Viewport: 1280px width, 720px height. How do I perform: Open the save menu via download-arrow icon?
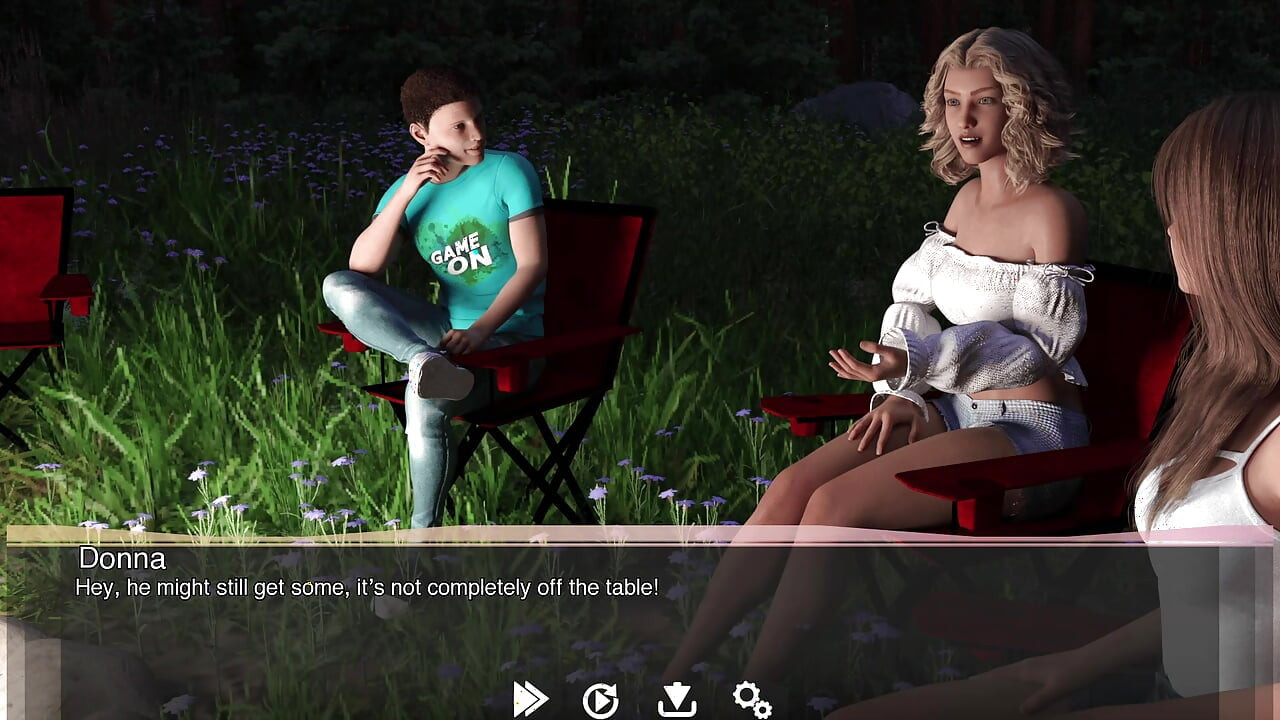click(x=677, y=699)
